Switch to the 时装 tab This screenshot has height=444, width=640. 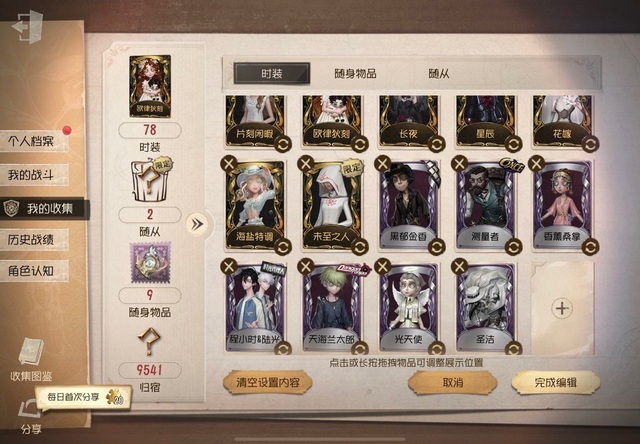pos(271,73)
